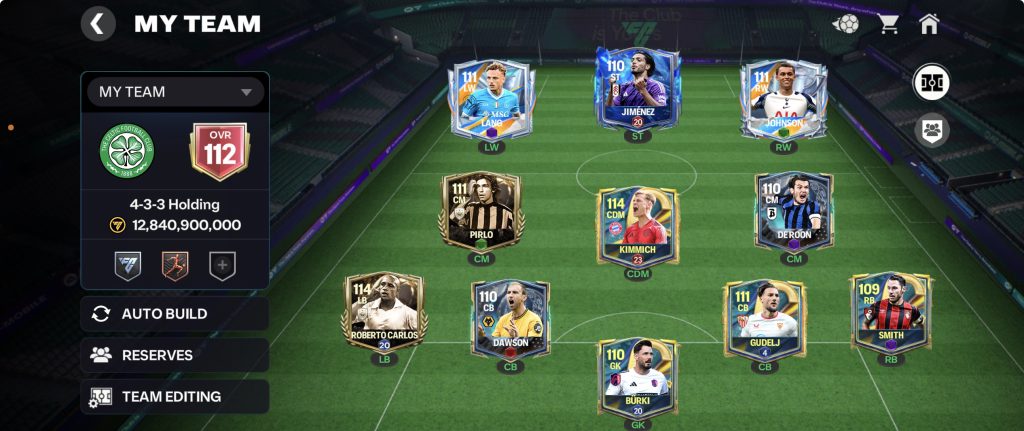1024x431 pixels.
Task: Open the shopping cart store
Action: 888,24
